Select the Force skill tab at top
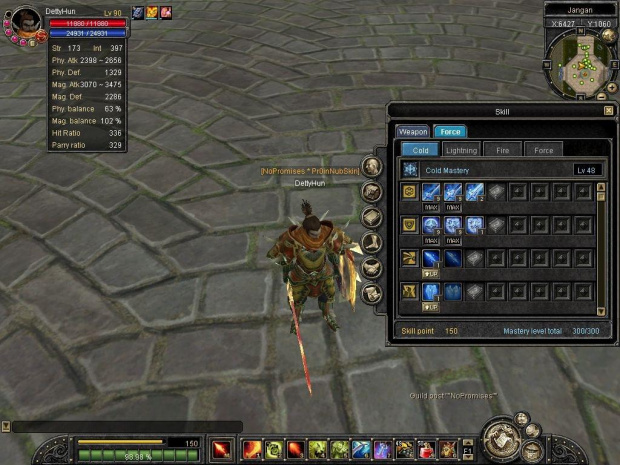This screenshot has height=465, width=620. click(449, 131)
